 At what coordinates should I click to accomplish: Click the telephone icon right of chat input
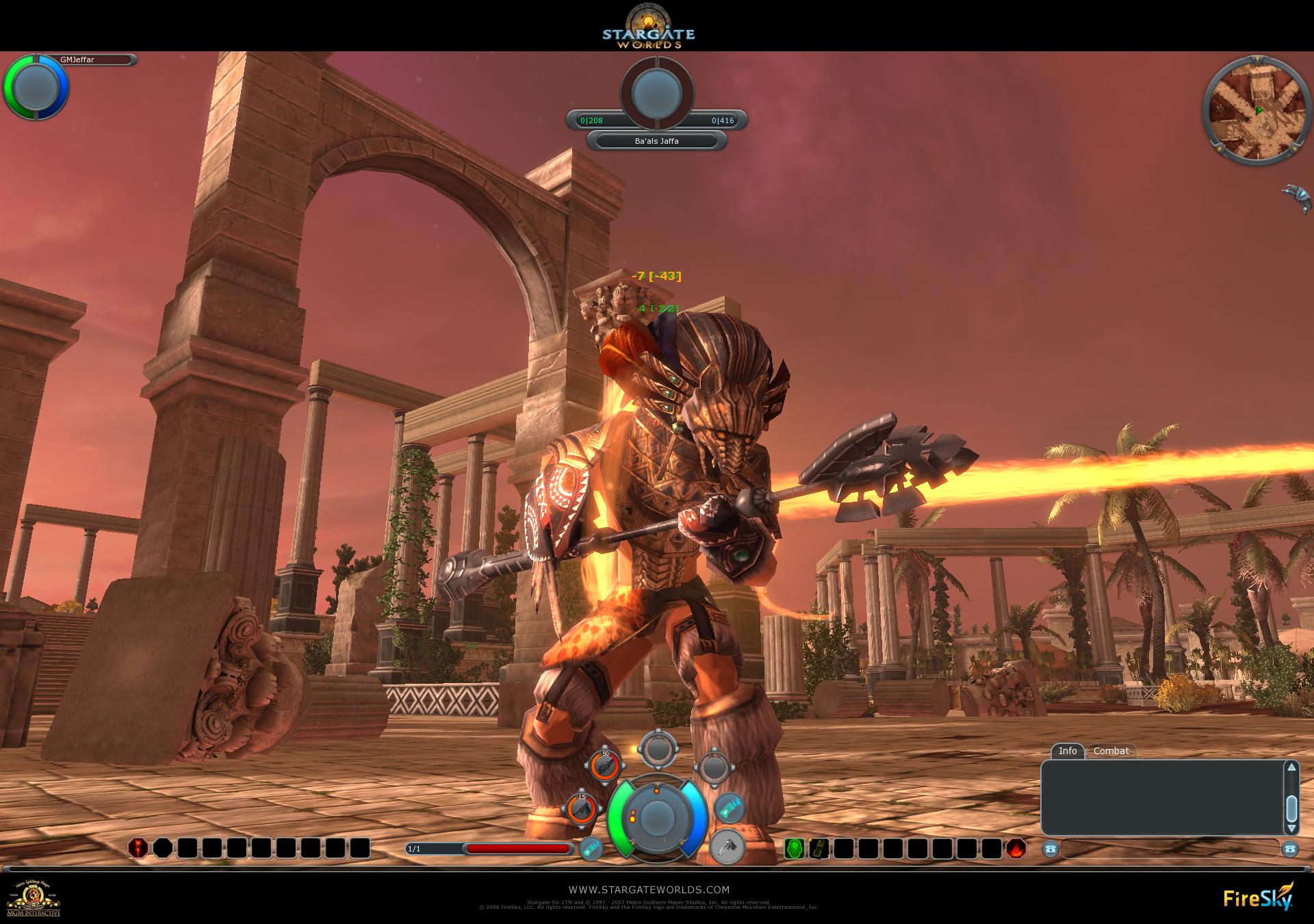[1290, 849]
